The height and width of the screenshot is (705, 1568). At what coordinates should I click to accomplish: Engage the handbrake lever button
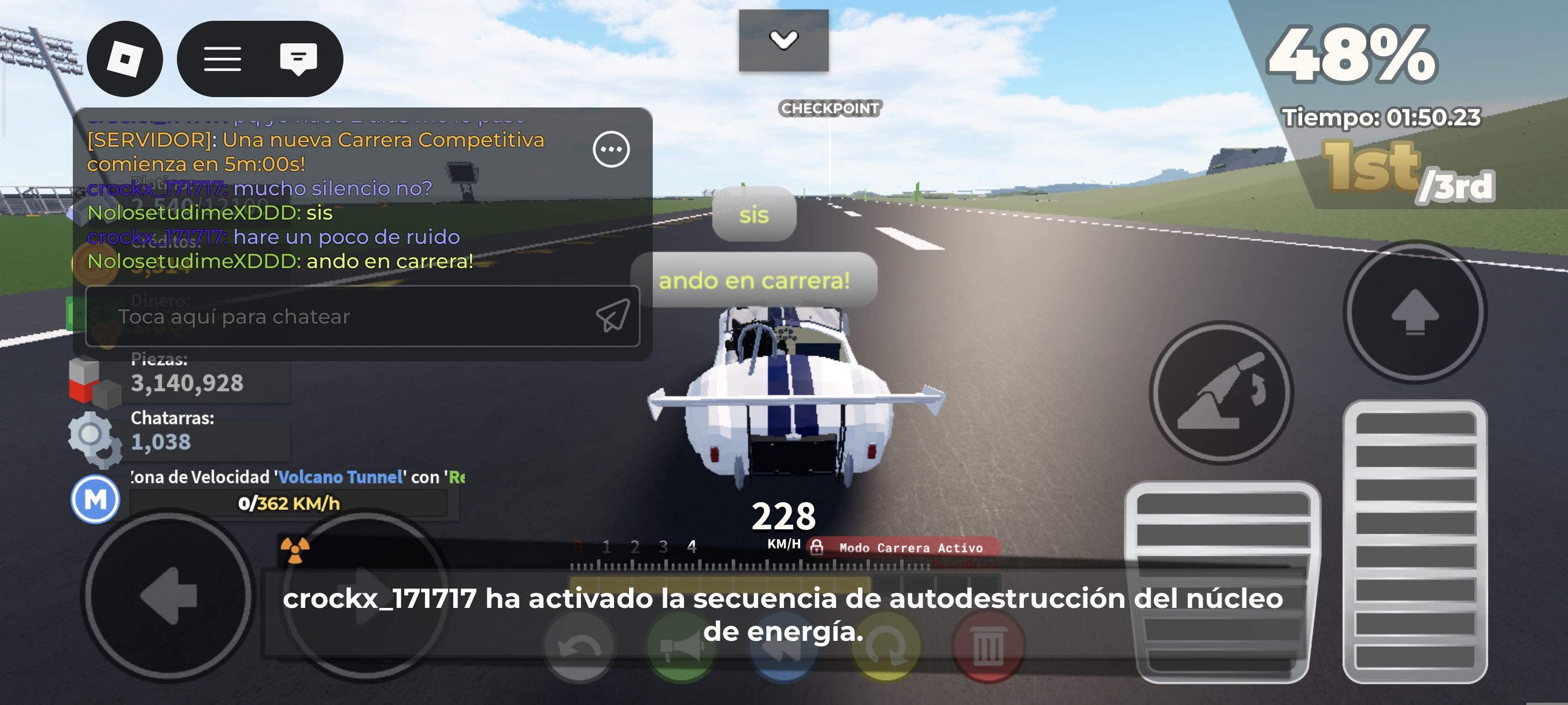[x=1221, y=393]
